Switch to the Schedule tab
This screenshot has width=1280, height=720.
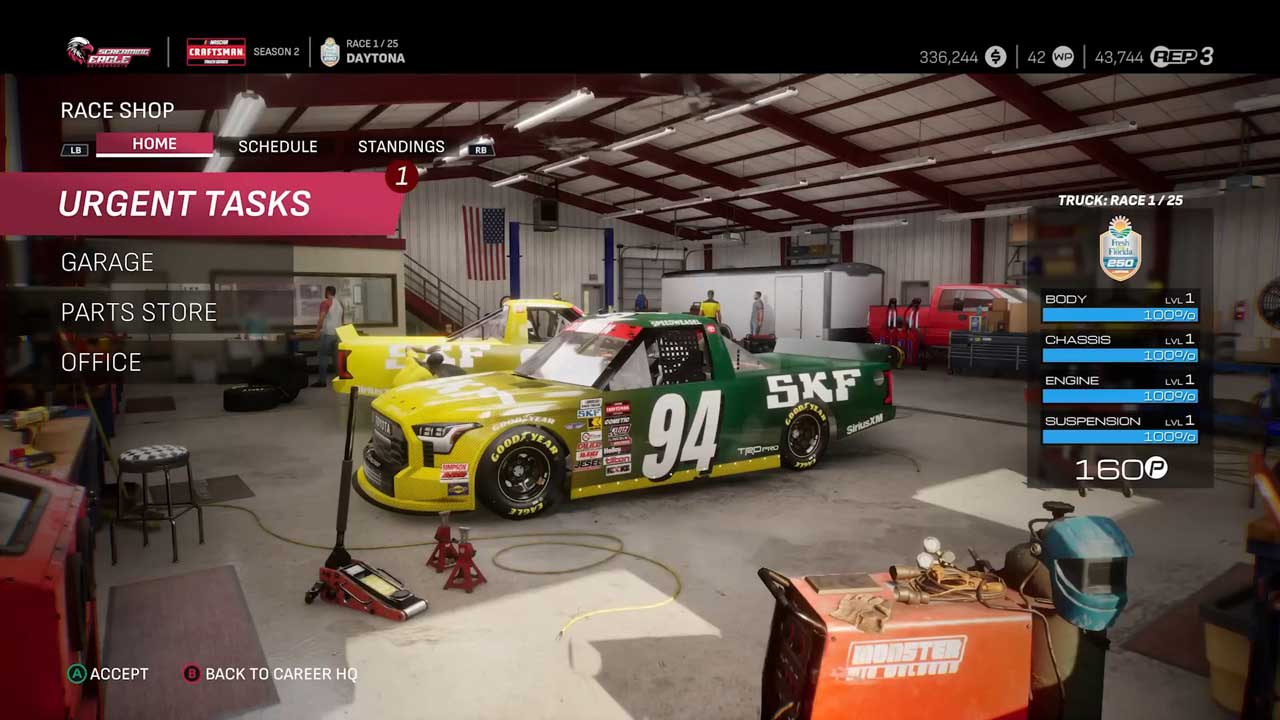[x=277, y=146]
